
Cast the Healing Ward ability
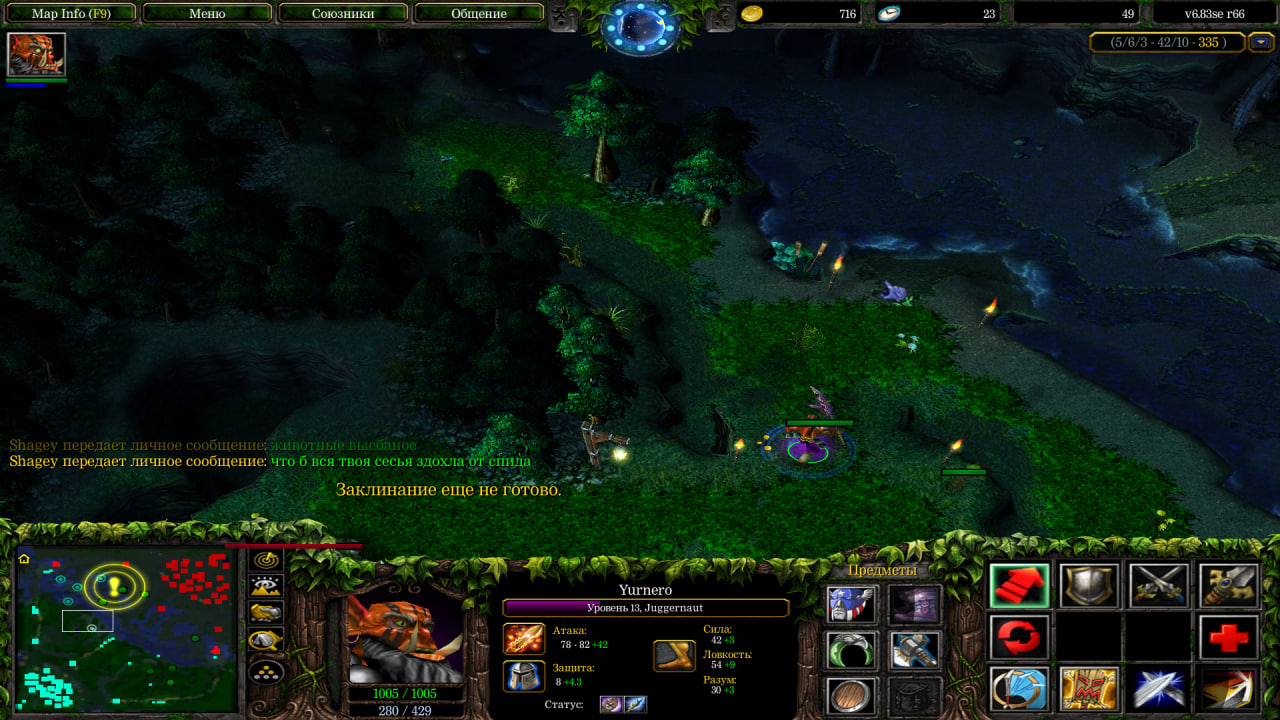[x=1089, y=689]
